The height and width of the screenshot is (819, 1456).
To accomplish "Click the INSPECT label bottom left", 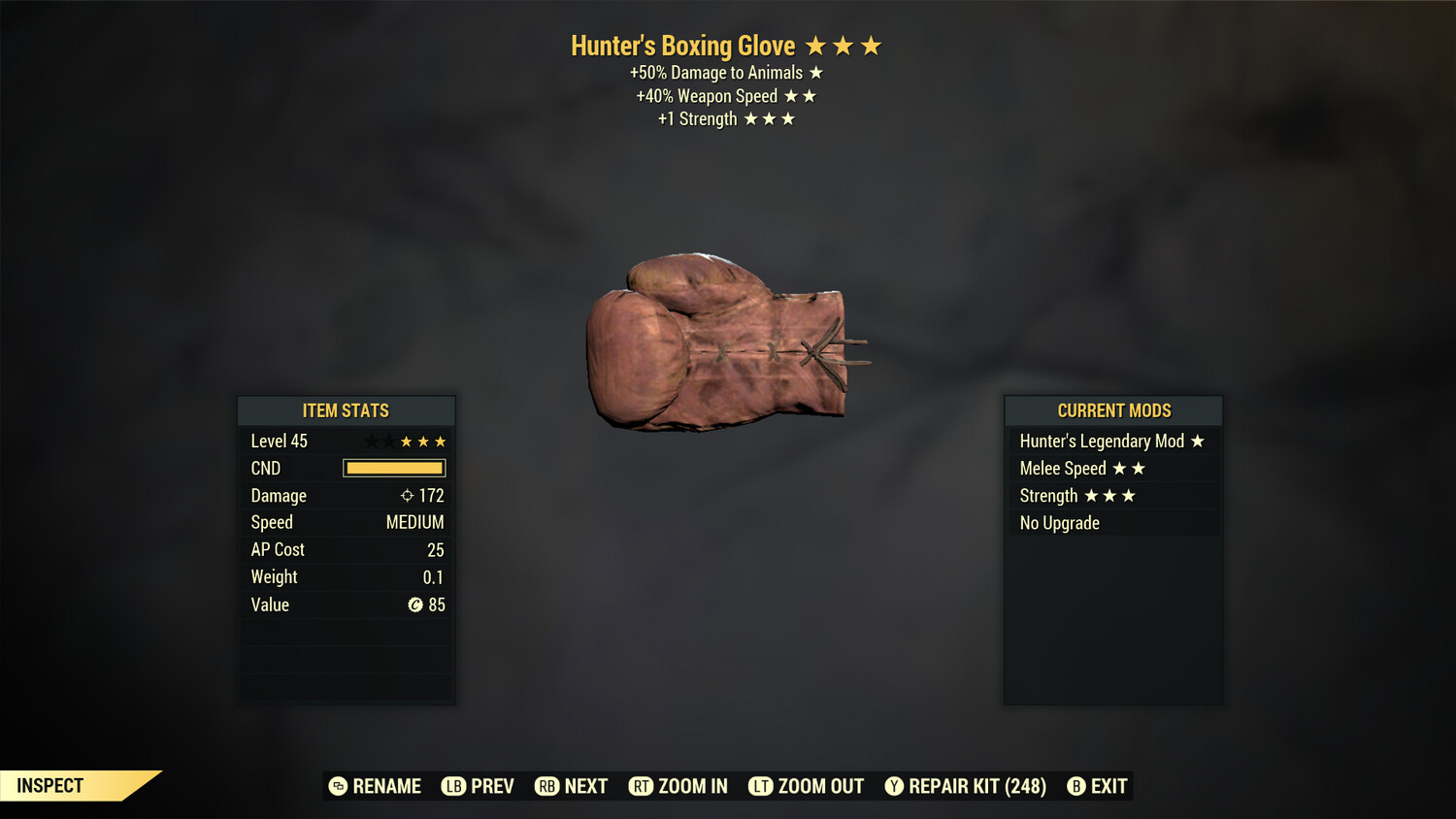I will [49, 785].
